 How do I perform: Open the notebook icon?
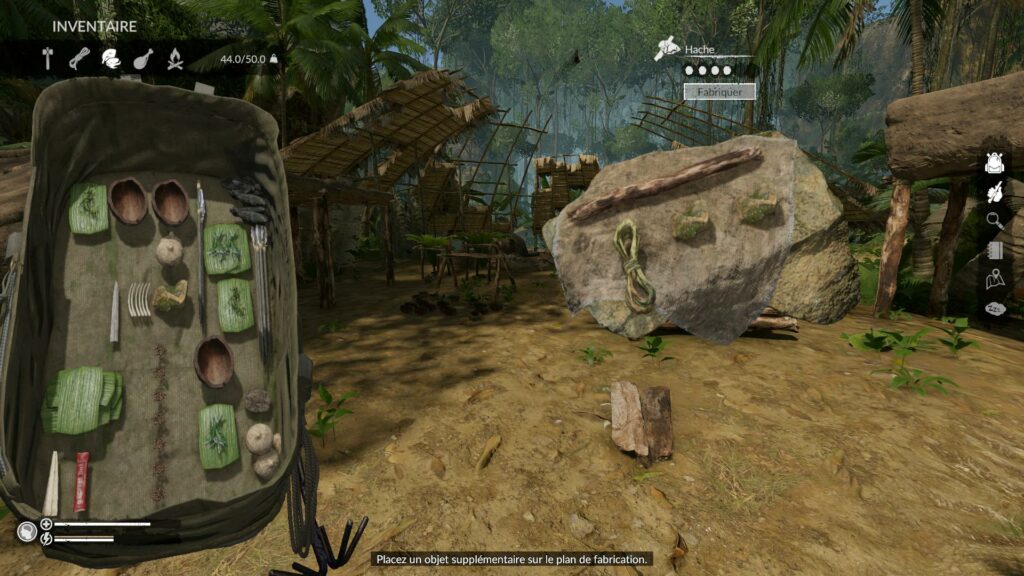tap(994, 250)
